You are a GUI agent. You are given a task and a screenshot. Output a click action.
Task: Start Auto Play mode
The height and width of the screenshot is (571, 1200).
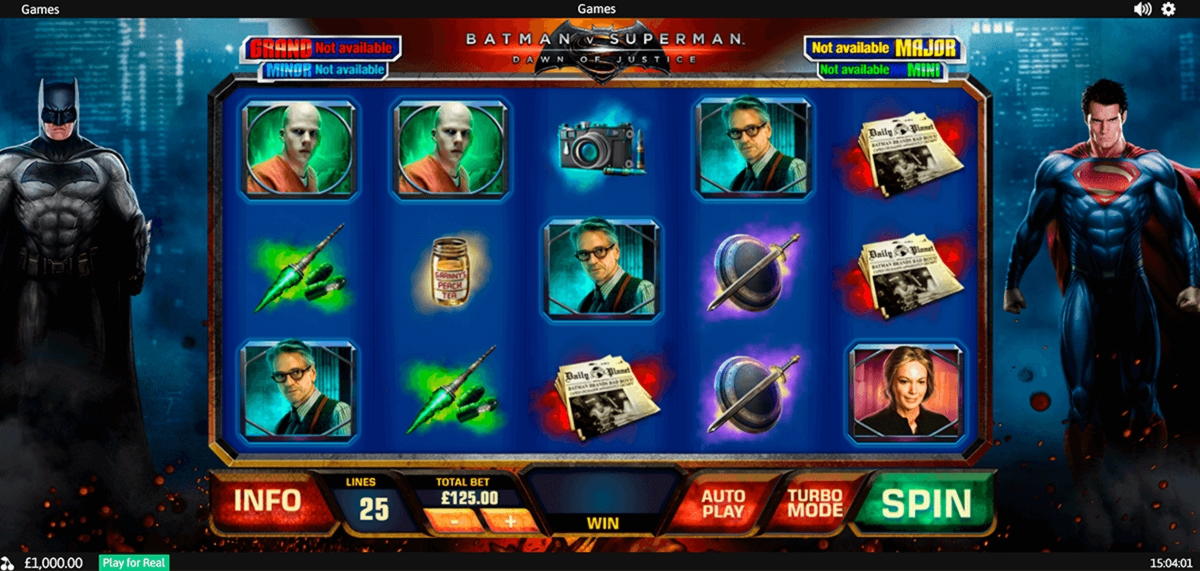[x=722, y=503]
